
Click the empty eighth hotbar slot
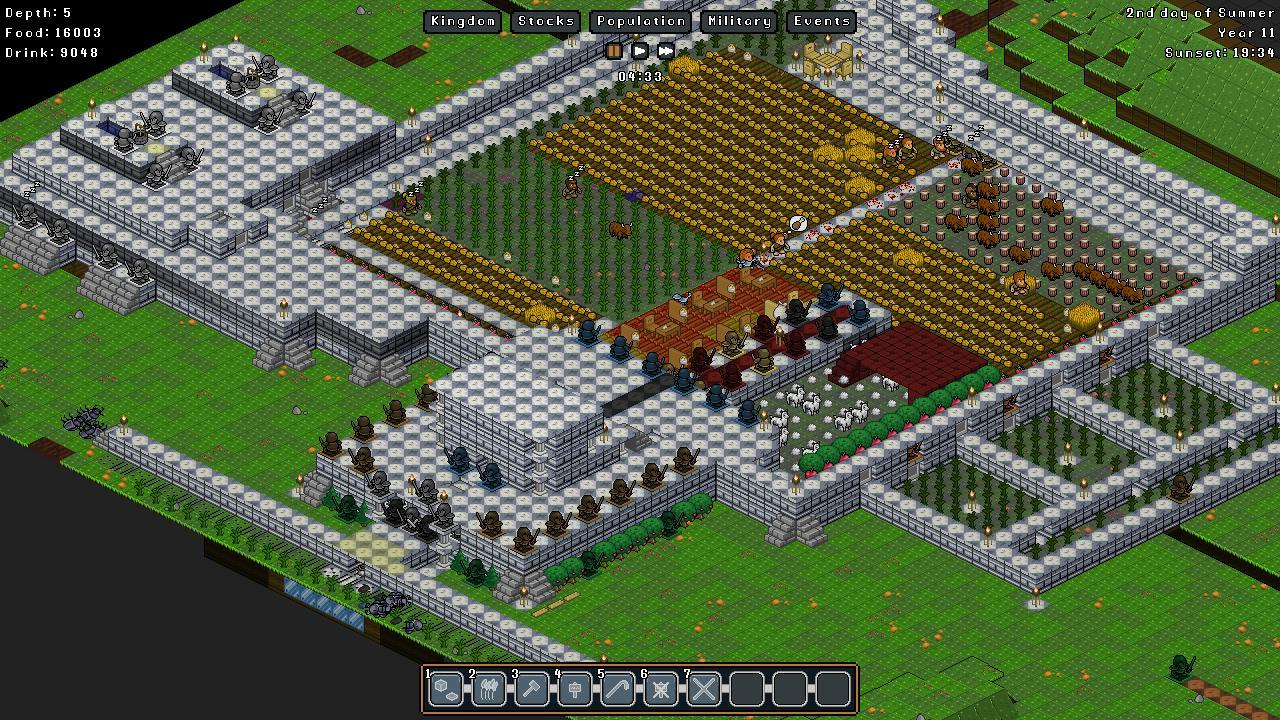point(746,688)
